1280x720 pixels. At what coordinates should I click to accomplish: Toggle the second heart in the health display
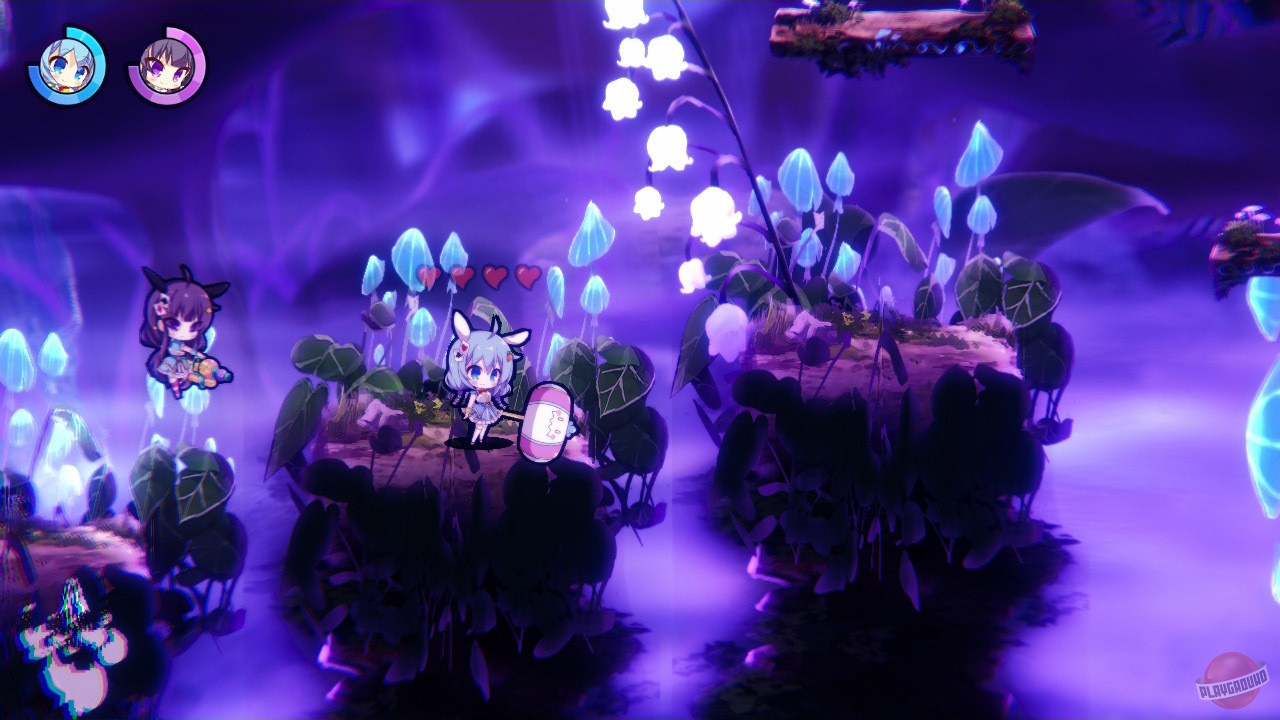coord(462,277)
